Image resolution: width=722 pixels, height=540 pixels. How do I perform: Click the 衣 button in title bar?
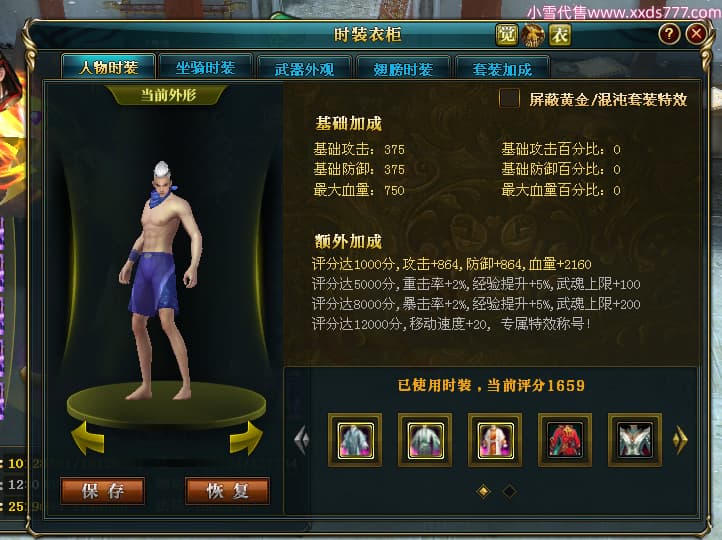(x=559, y=35)
